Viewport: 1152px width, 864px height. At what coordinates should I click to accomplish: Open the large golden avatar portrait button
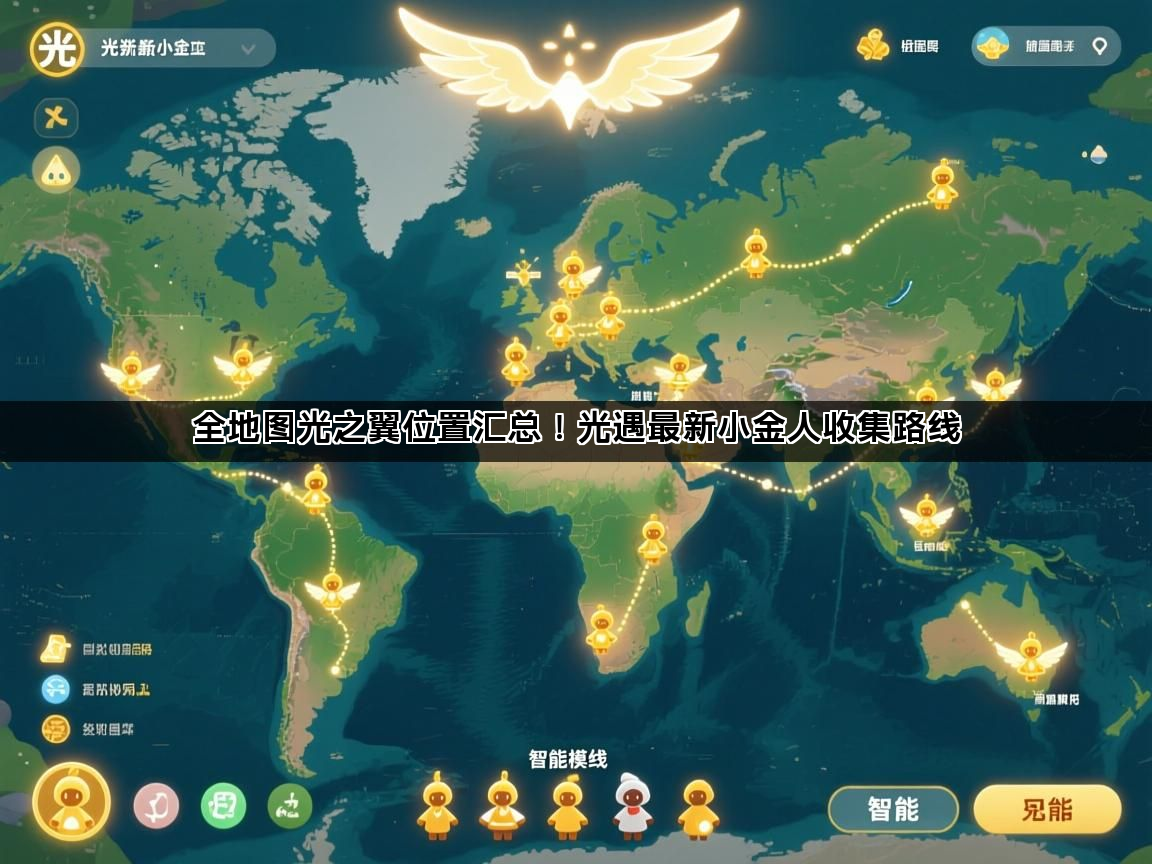[x=71, y=801]
